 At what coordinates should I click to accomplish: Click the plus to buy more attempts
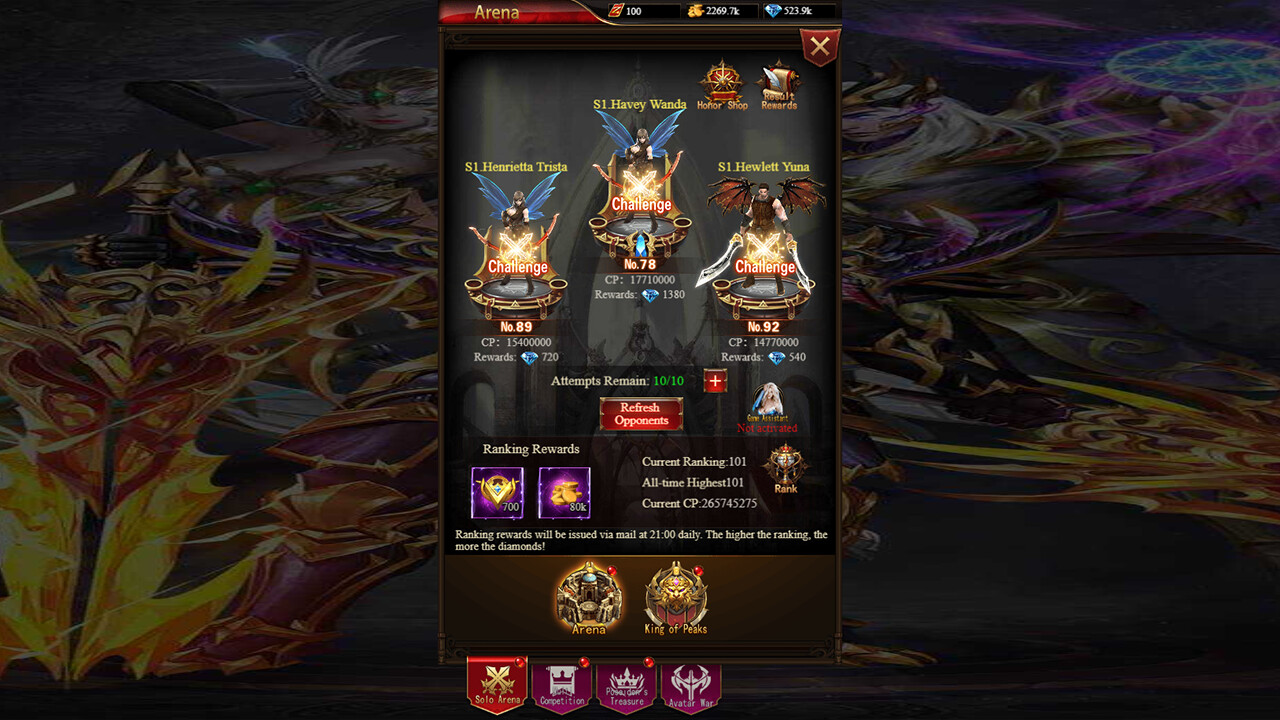tap(714, 381)
